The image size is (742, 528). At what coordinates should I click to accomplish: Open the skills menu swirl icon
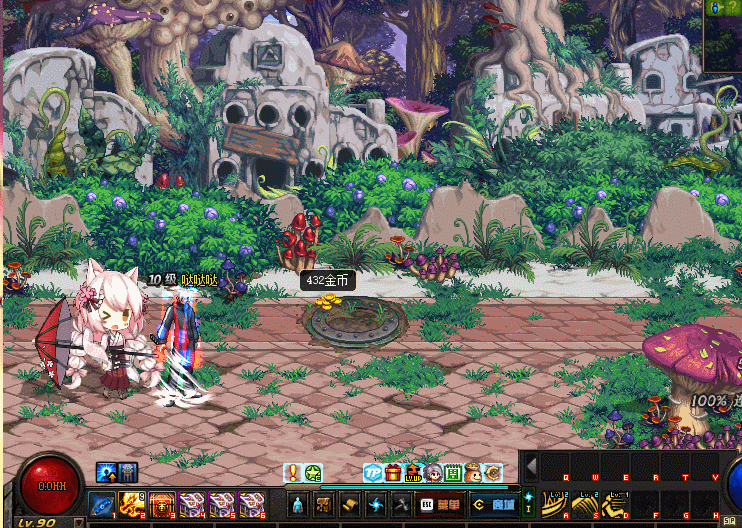tap(376, 504)
